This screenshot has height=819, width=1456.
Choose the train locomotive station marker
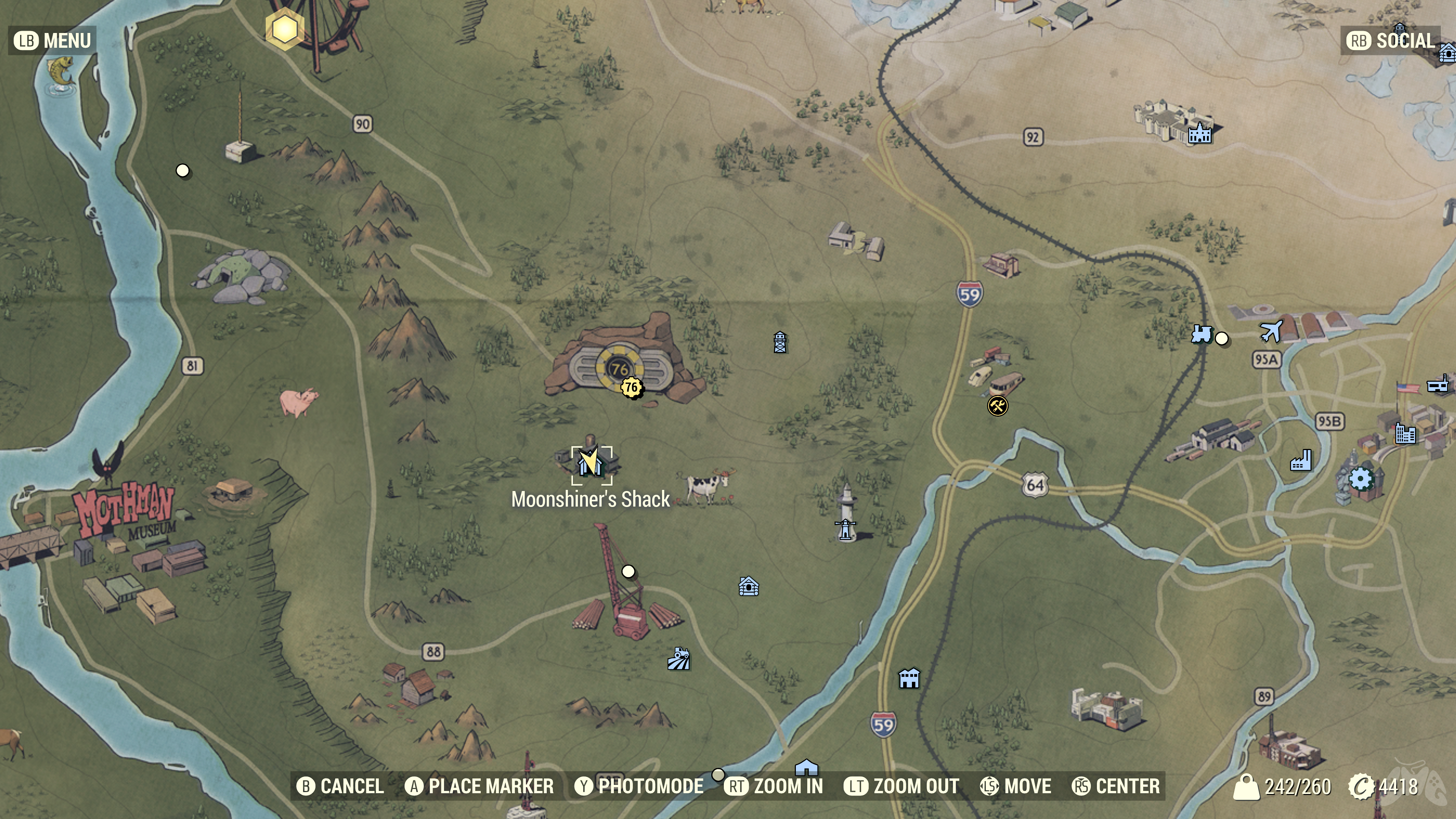[x=1202, y=334]
